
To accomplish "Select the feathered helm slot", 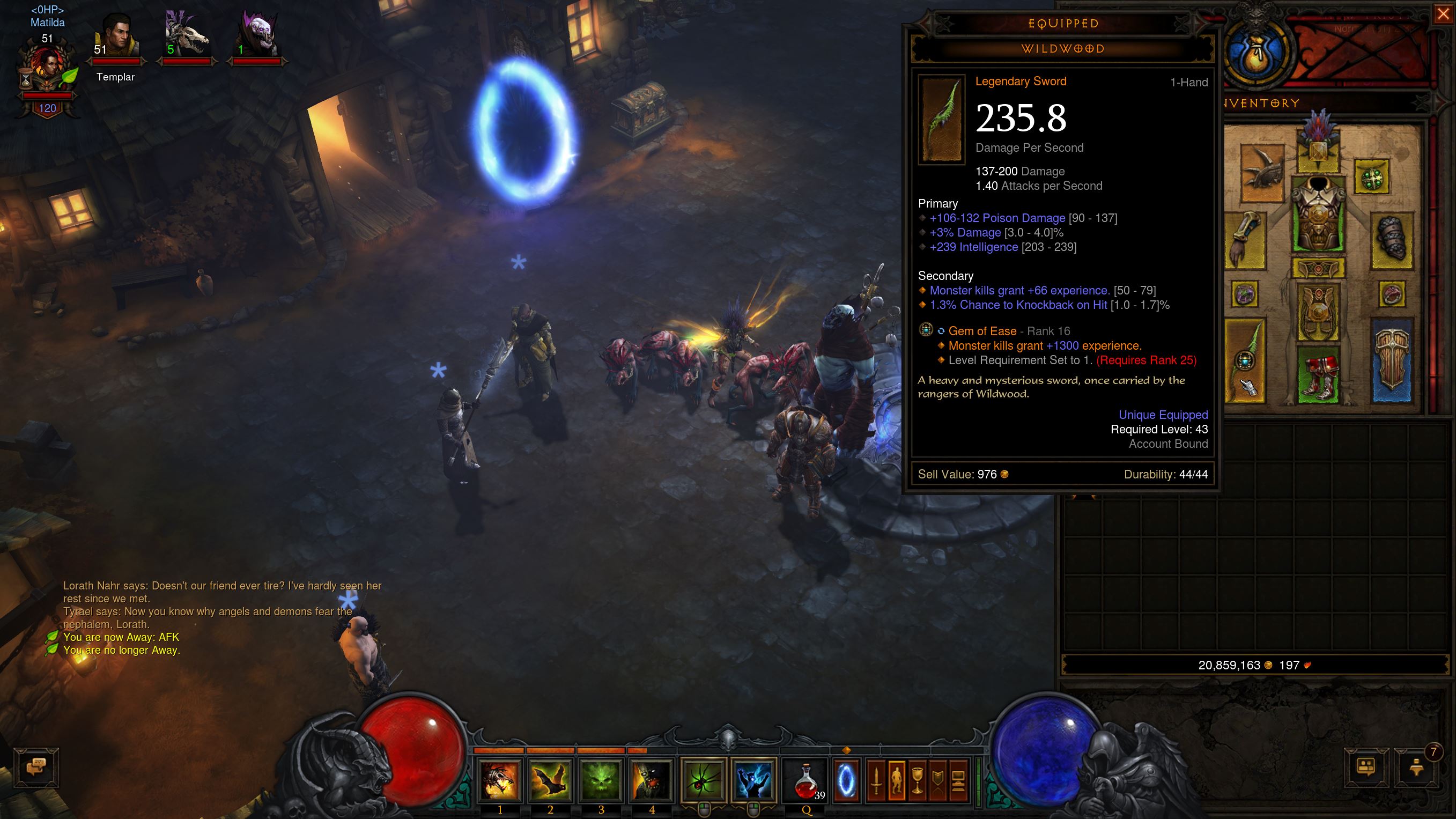I will pos(1319,148).
